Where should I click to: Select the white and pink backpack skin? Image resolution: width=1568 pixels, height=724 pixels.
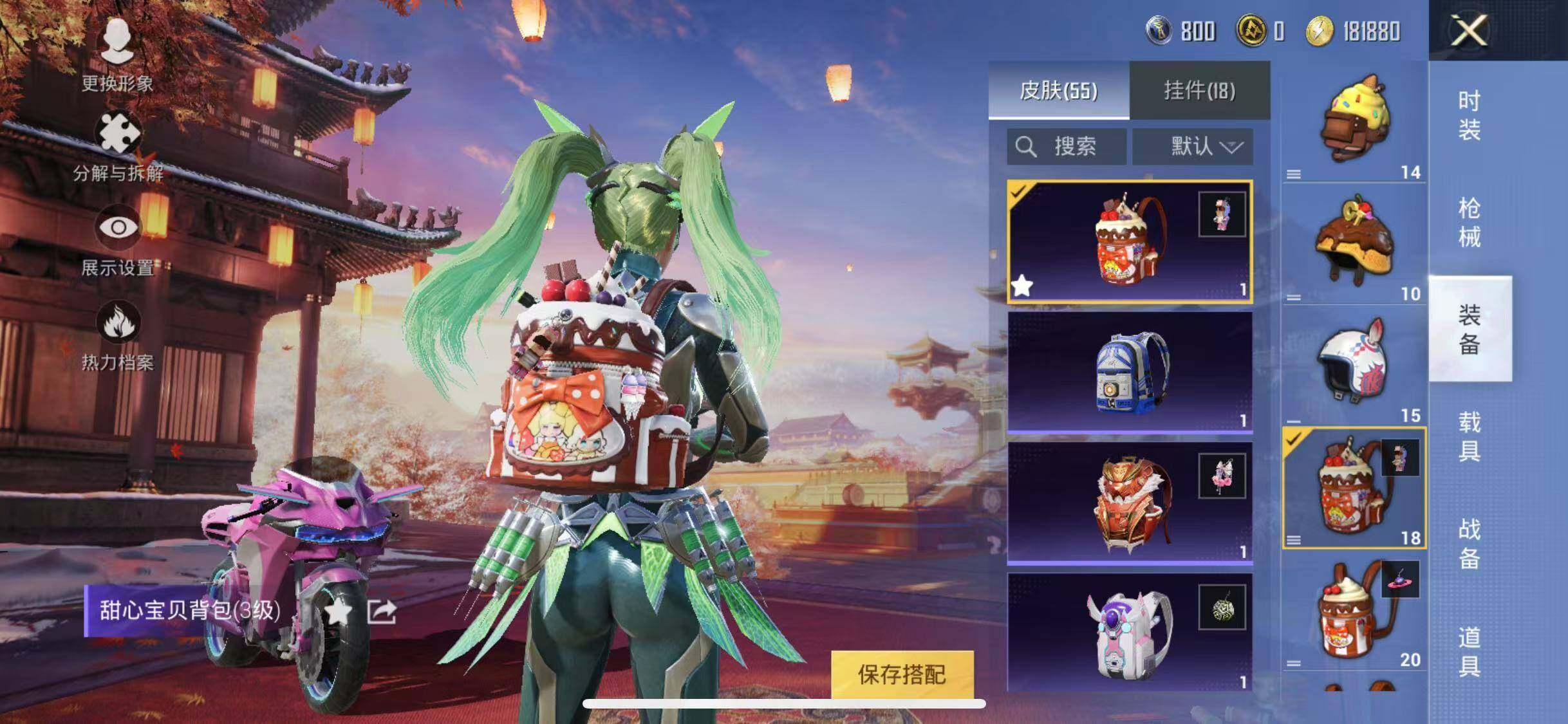[1130, 632]
